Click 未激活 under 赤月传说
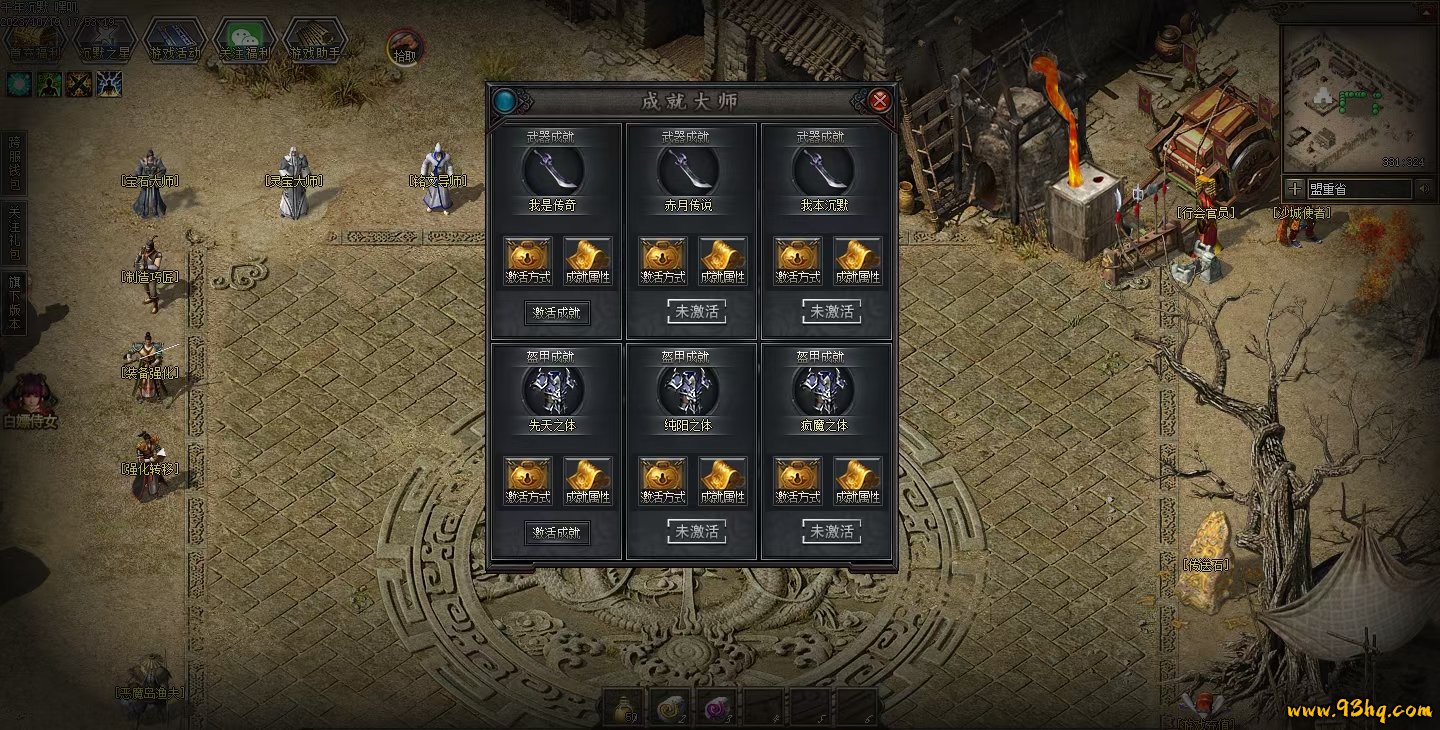Viewport: 1440px width, 730px height. point(697,311)
